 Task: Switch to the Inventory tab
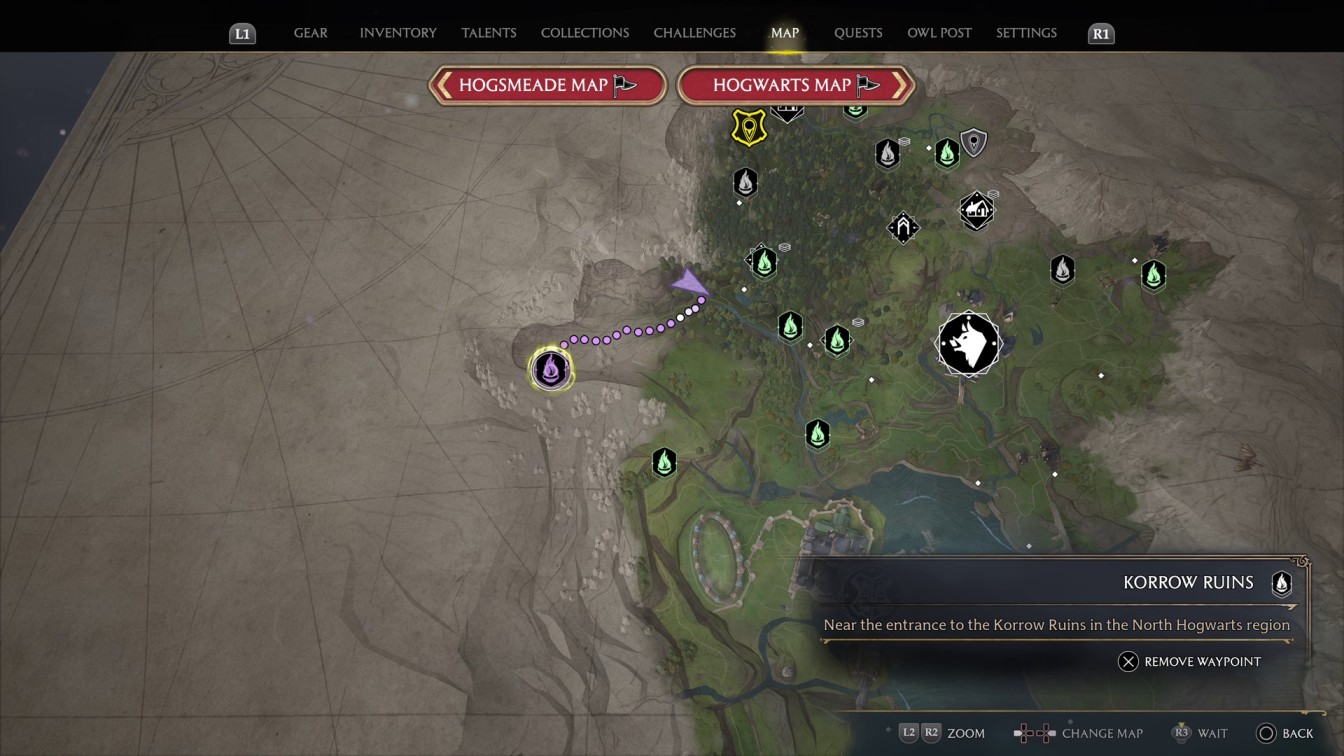398,32
